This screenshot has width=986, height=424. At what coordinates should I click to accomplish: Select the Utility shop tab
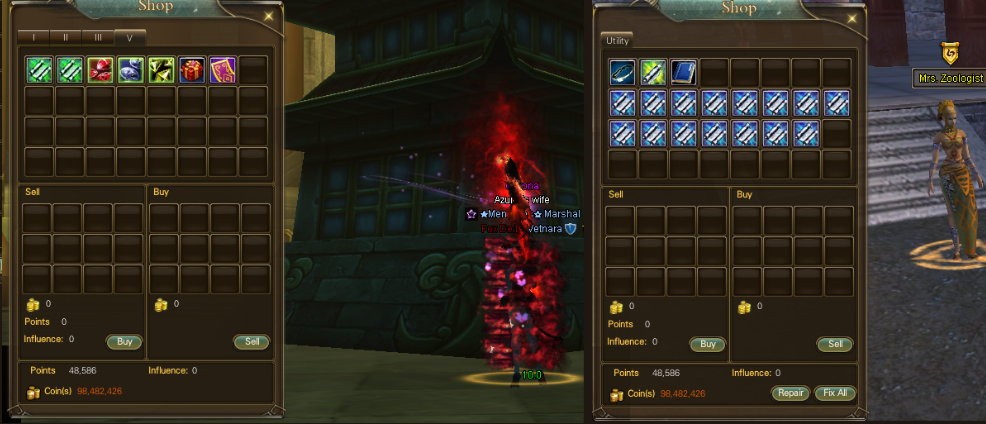[x=616, y=40]
